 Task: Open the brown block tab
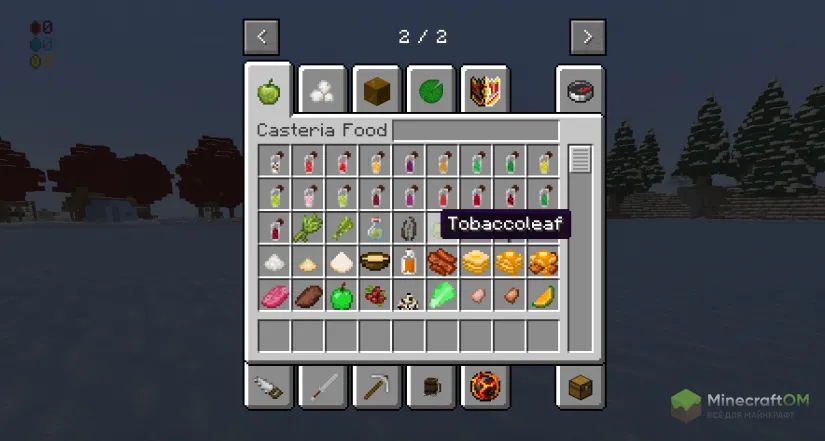377,91
